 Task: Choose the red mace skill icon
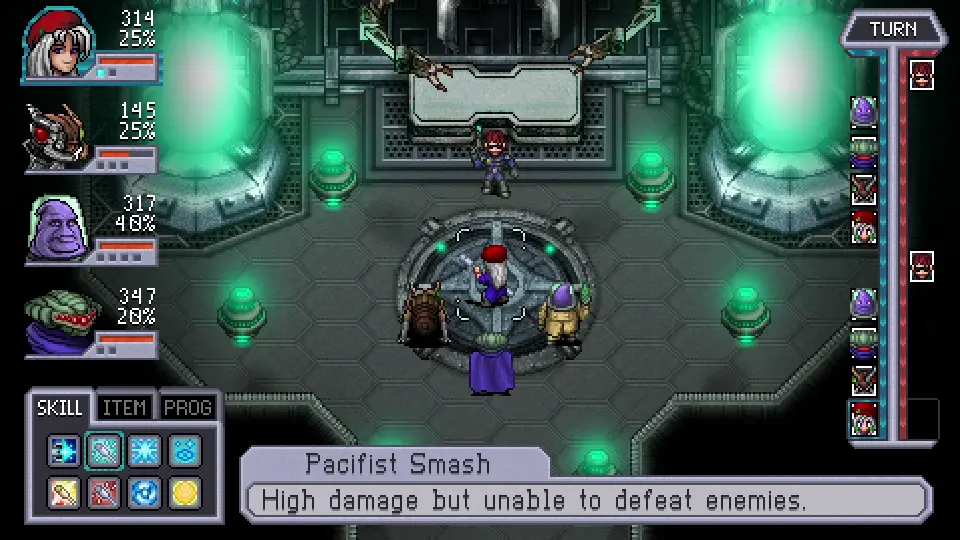pos(104,492)
